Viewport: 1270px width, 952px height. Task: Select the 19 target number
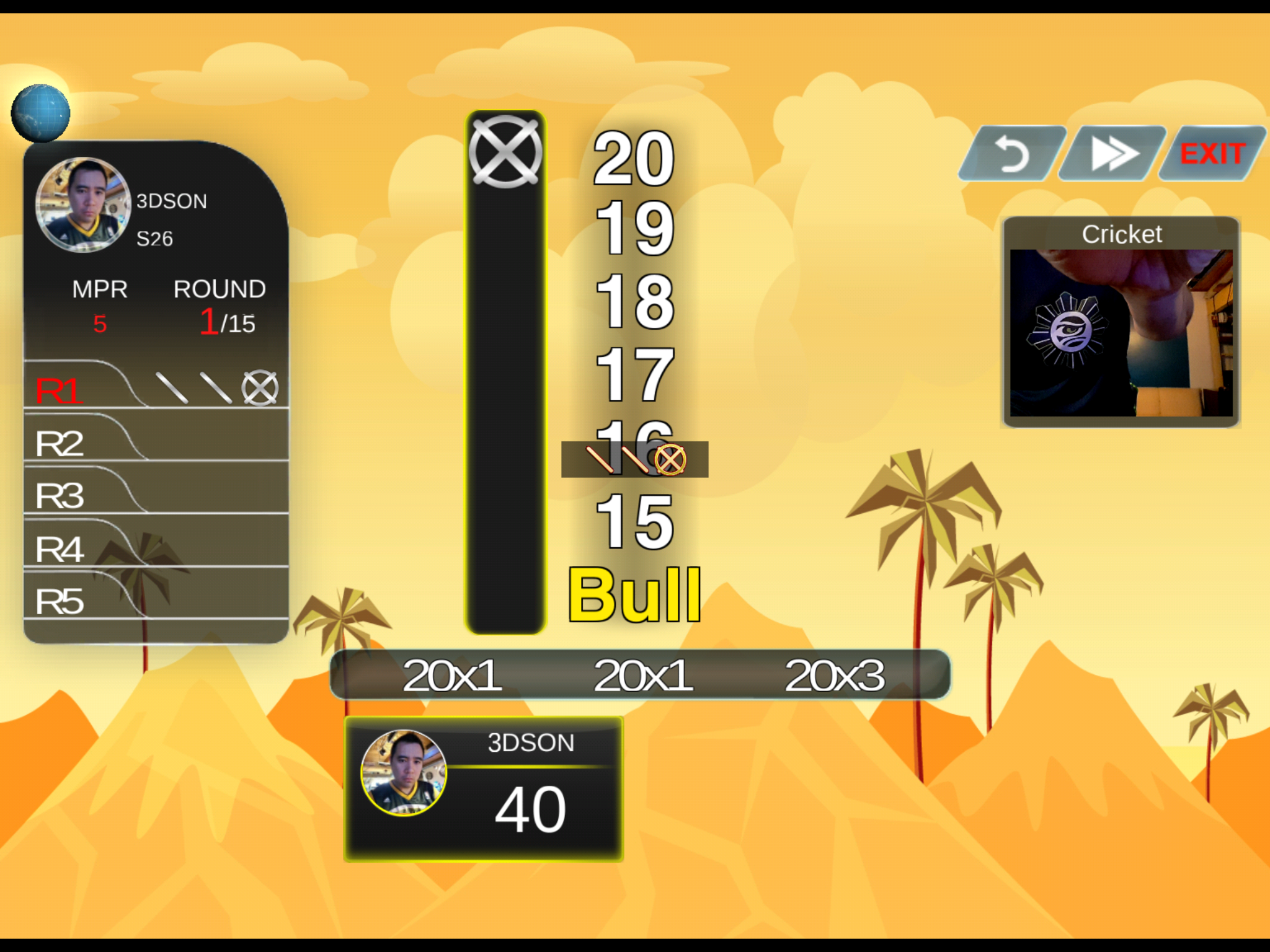(x=634, y=228)
